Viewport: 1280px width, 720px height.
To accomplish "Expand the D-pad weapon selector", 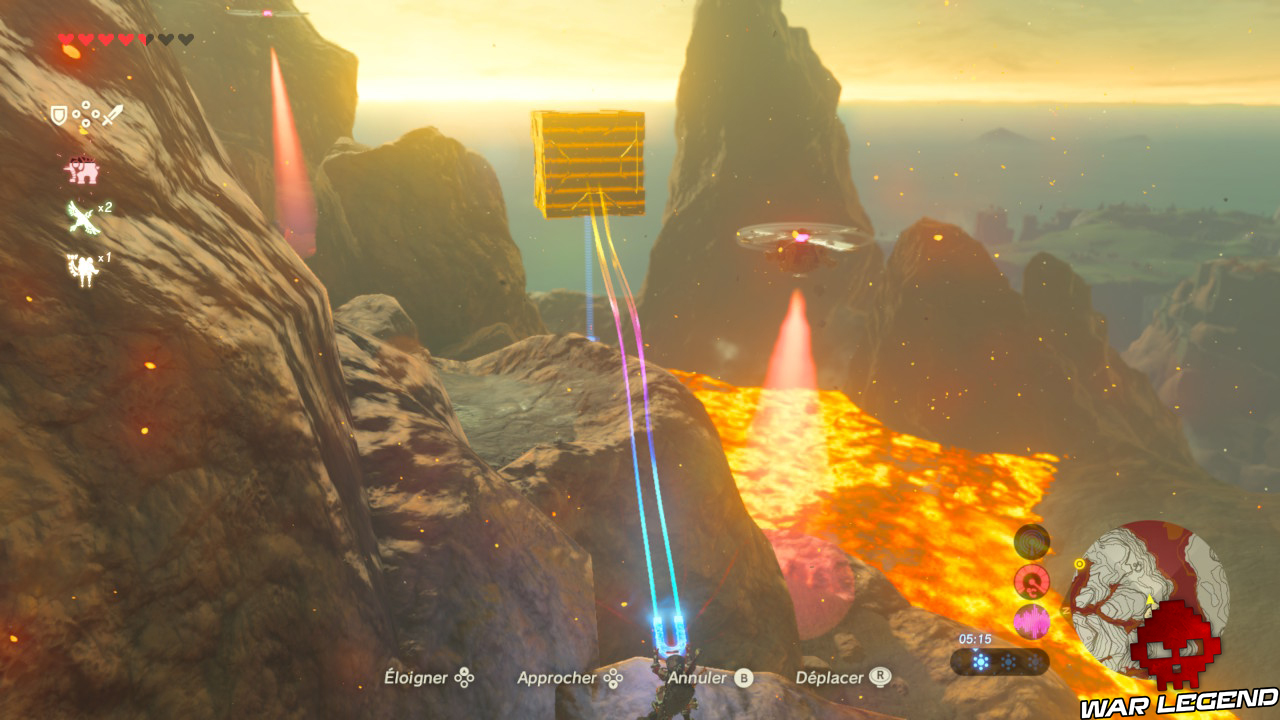I will point(84,114).
